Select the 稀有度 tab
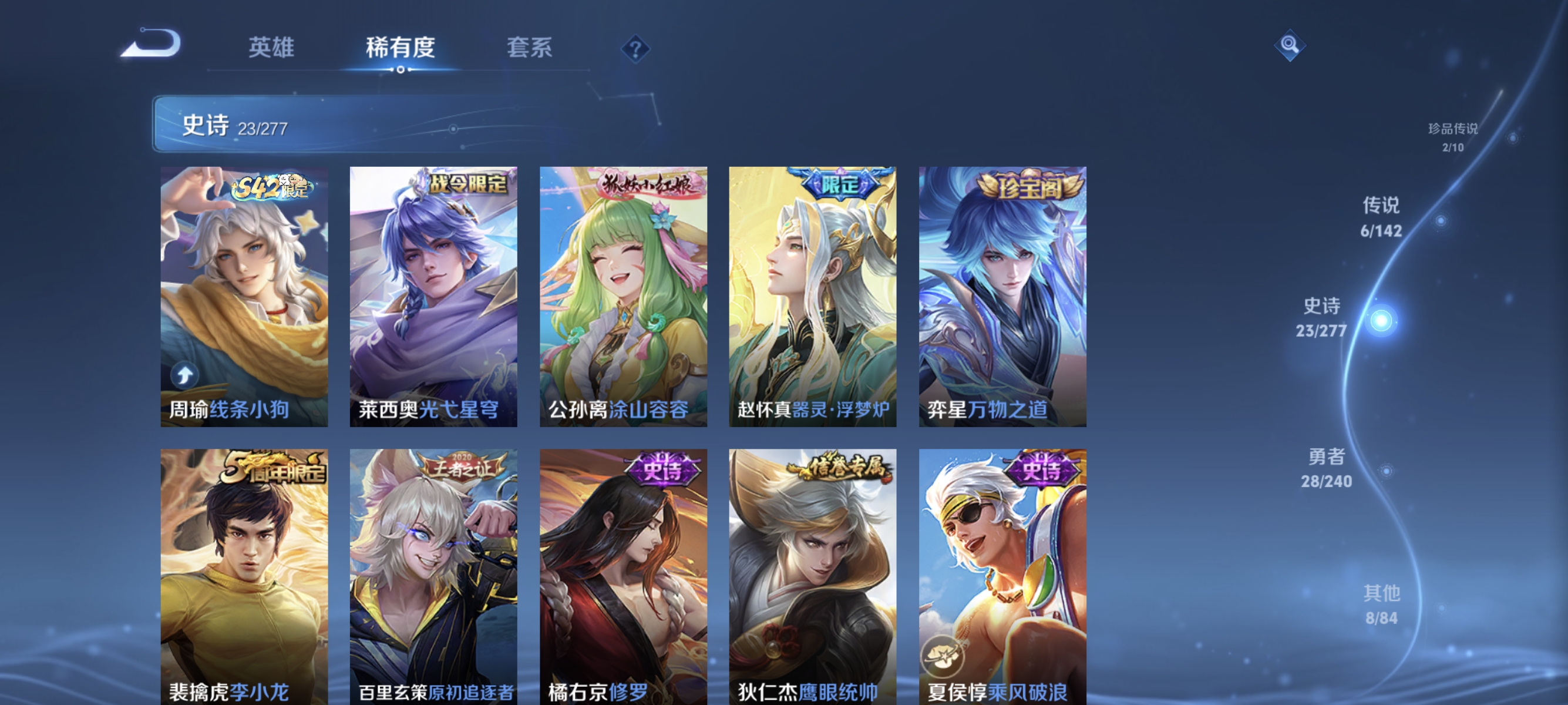The image size is (1568, 705). coord(402,49)
